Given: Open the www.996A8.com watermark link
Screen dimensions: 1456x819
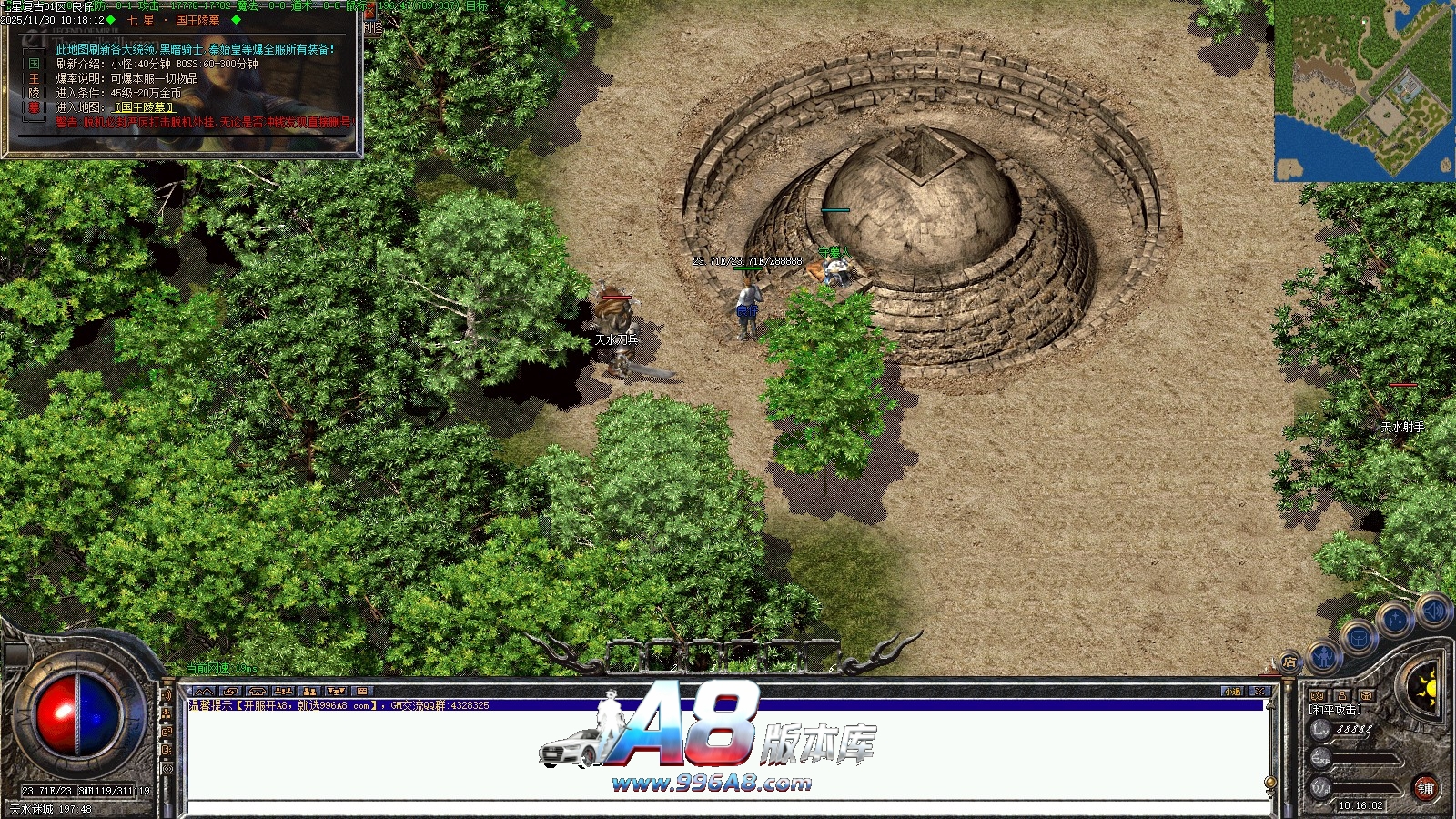Looking at the screenshot, I should tap(712, 783).
